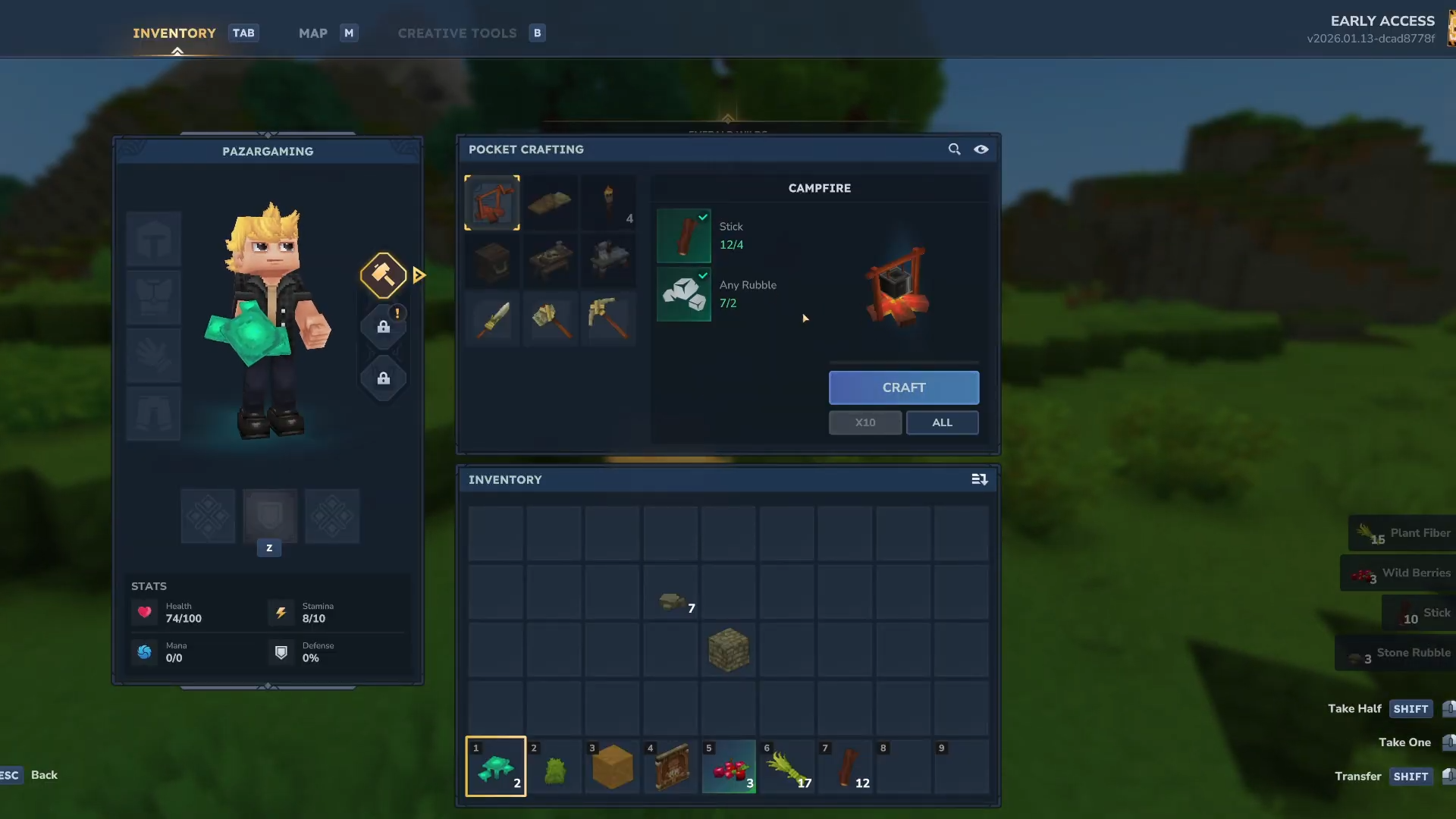Open the Creative Tools tab

pos(457,33)
